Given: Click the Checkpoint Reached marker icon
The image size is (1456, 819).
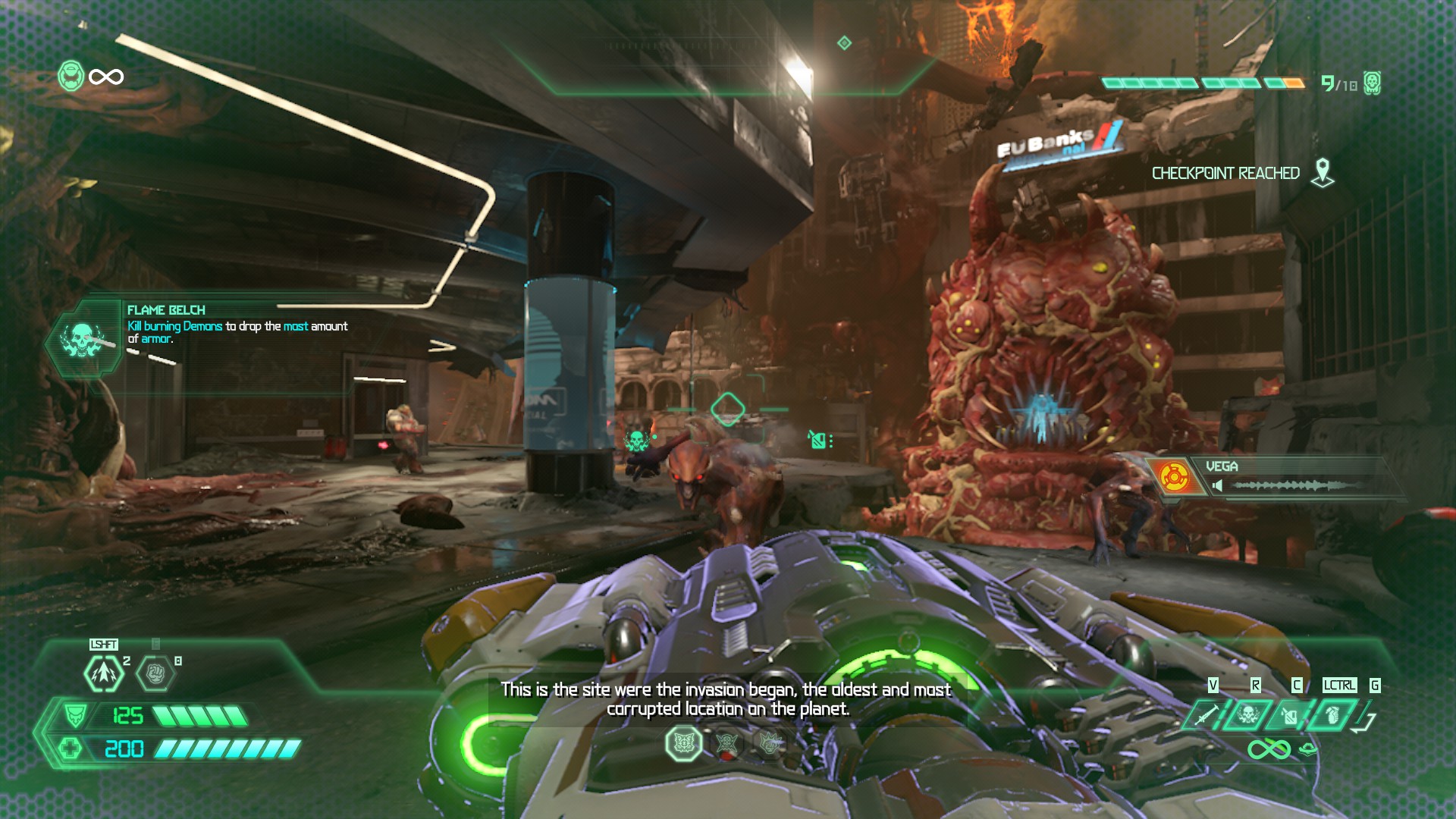Looking at the screenshot, I should [x=1323, y=173].
